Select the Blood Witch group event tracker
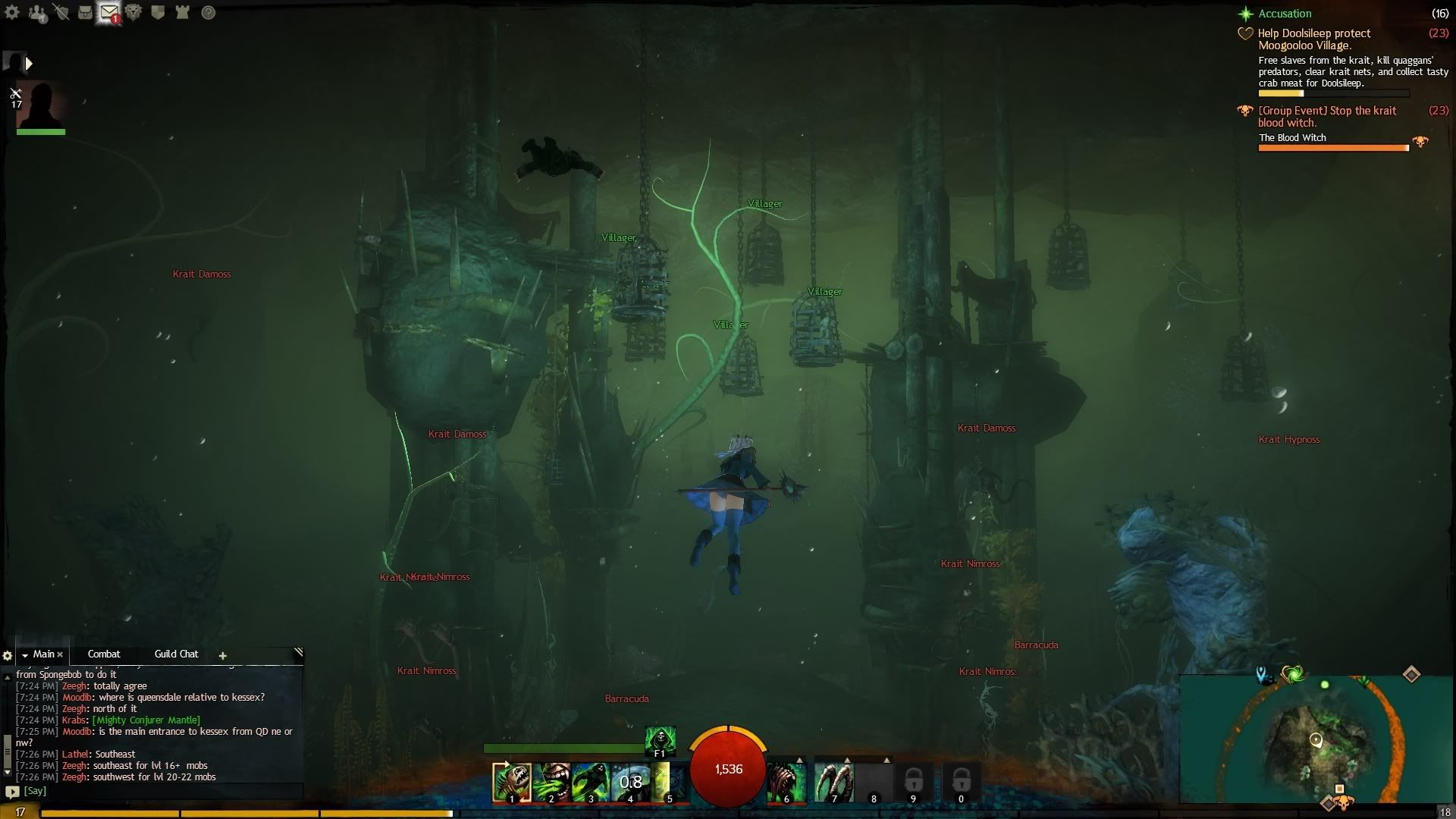 [1327, 116]
